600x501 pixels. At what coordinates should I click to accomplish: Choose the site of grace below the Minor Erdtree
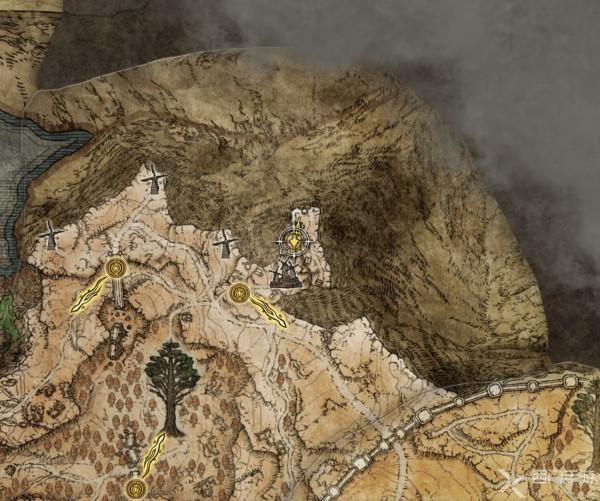pyautogui.click(x=136, y=488)
